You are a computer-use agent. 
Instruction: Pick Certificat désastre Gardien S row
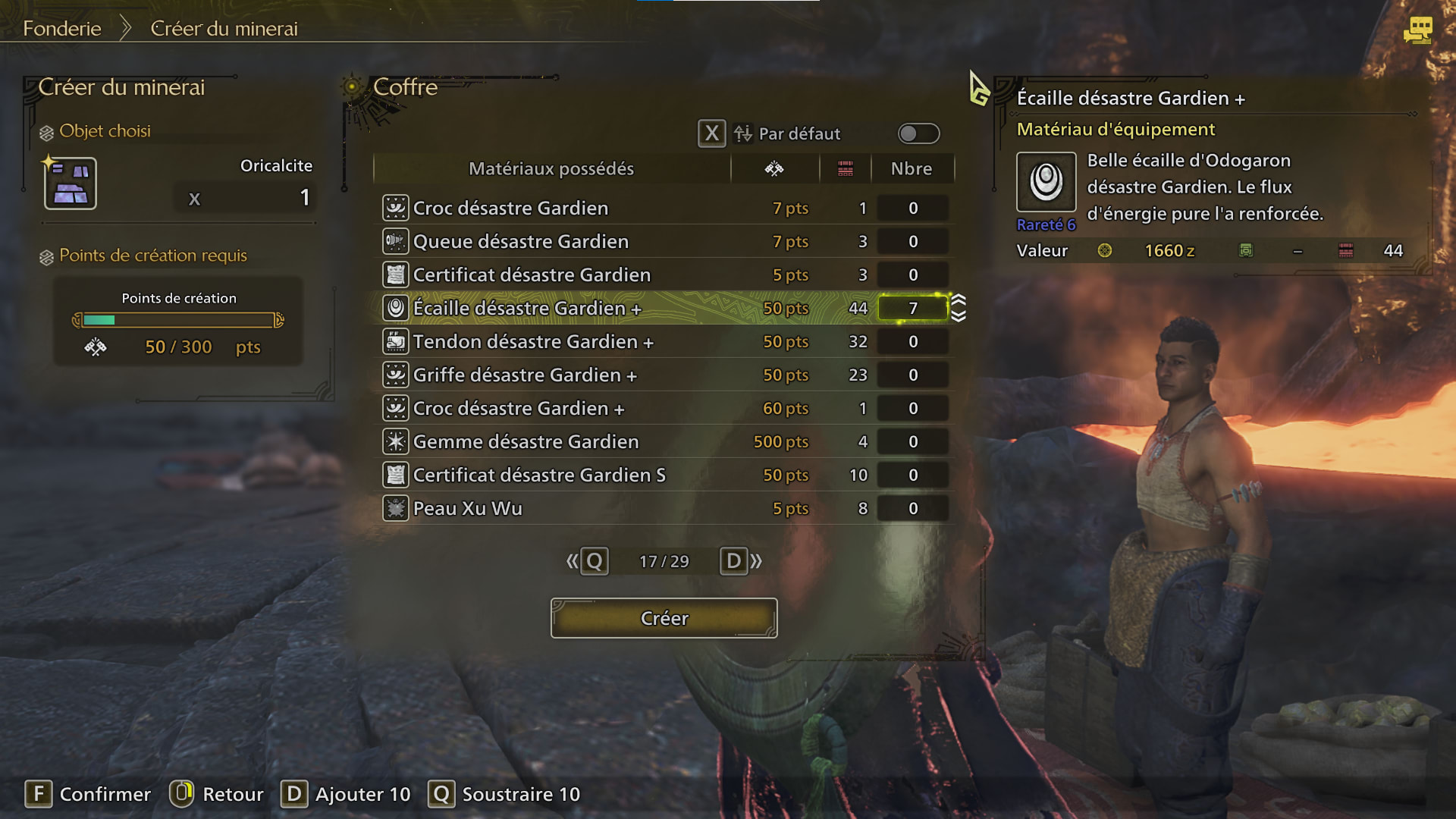coord(538,475)
